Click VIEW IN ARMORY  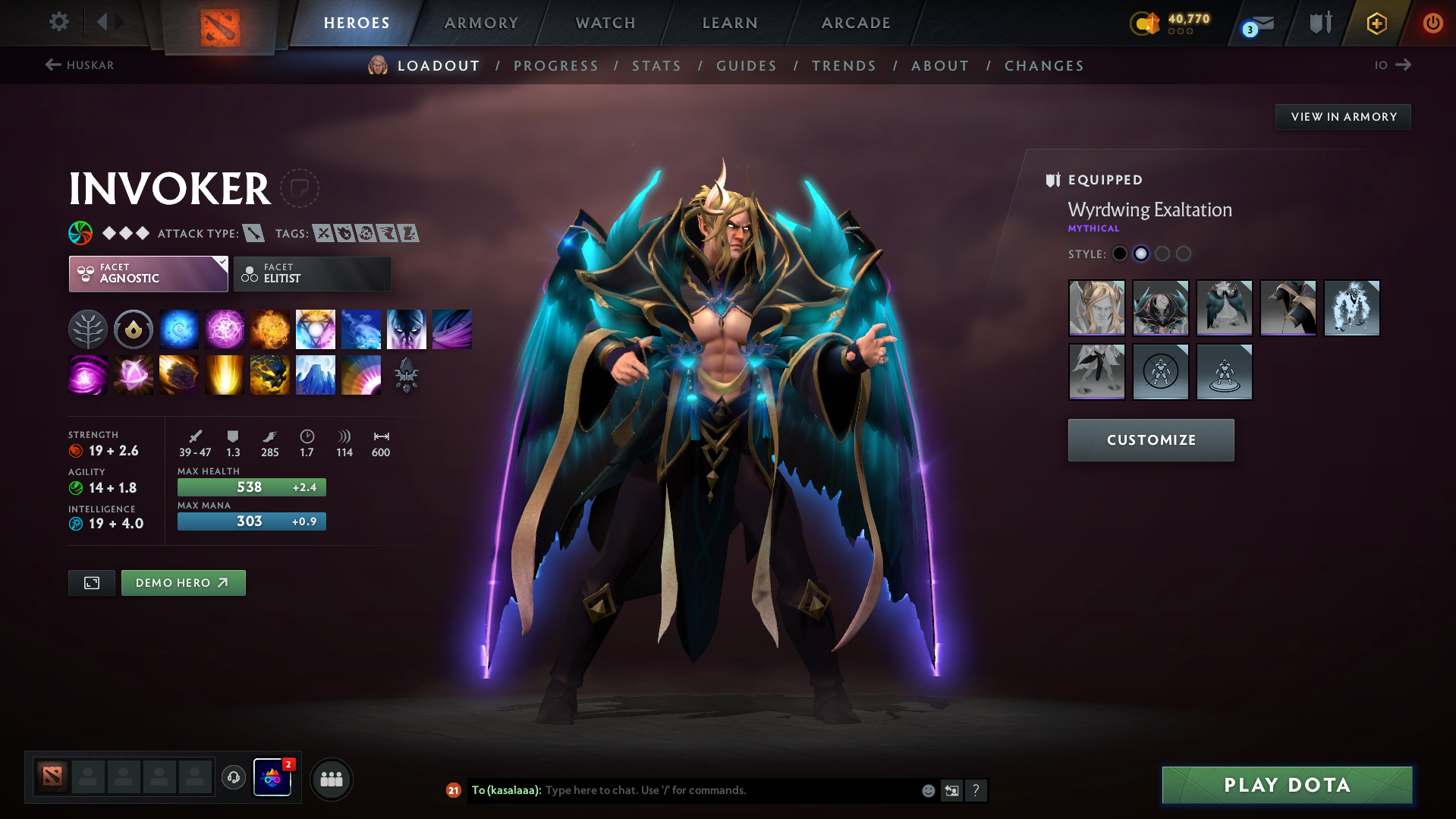[x=1342, y=116]
